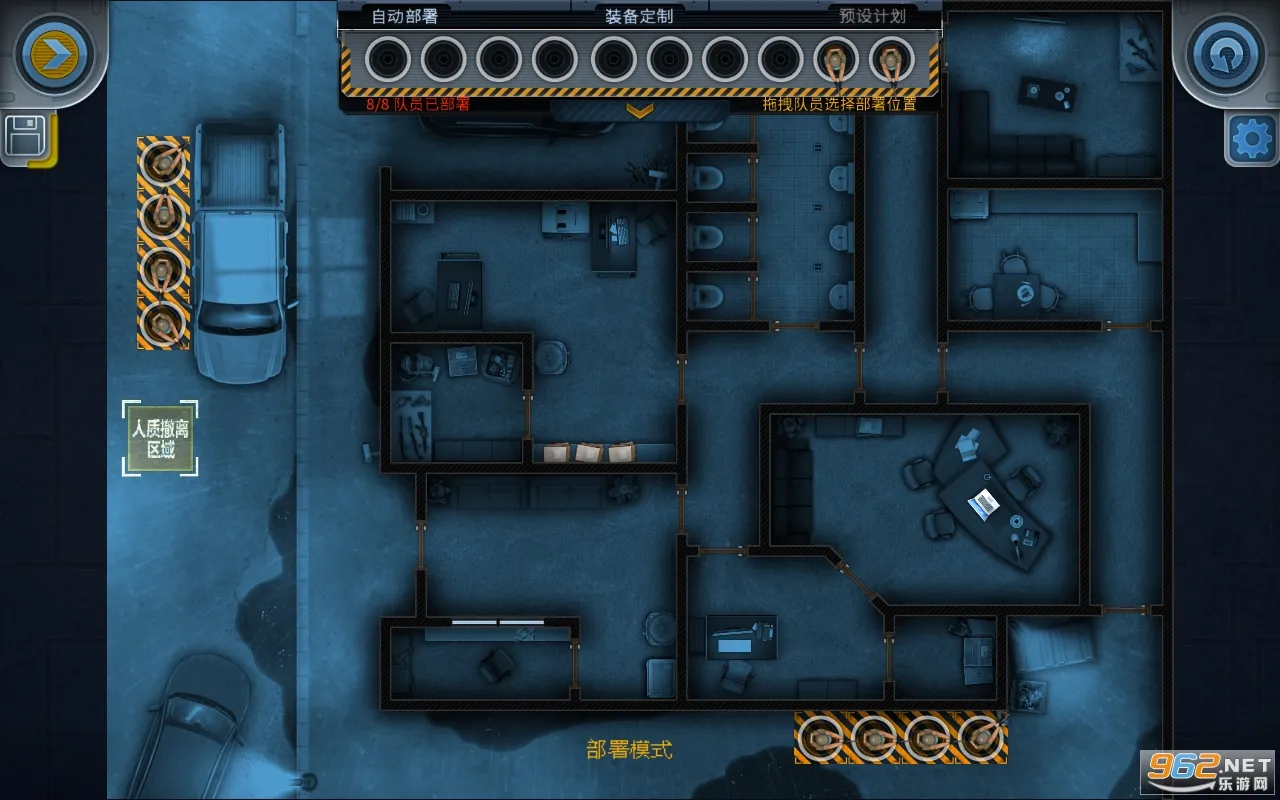Screen dimensions: 1280x800
Task: Click the circular restart arrow button
Action: [1226, 53]
